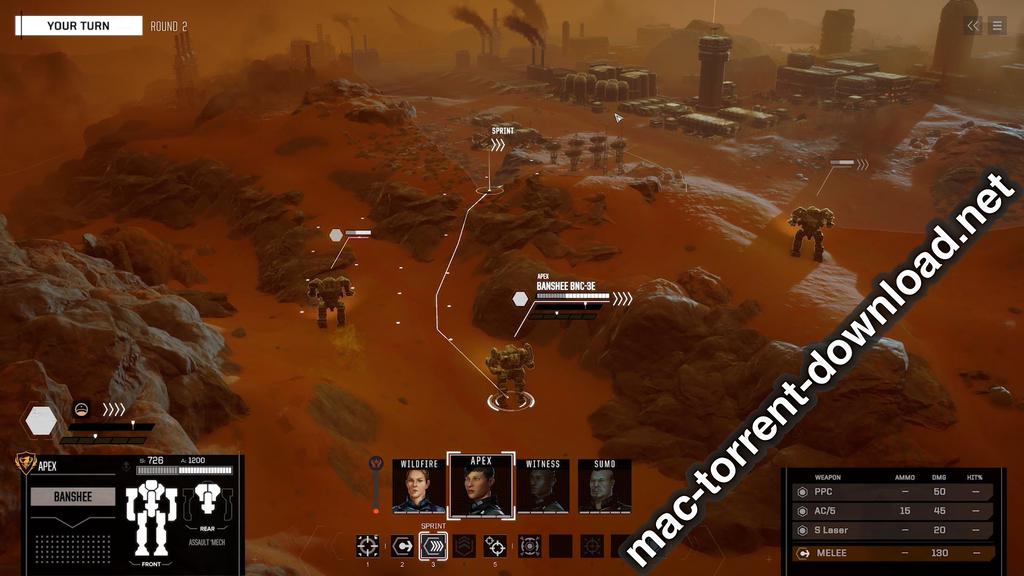Select the crosshair action in slot 1

368,545
